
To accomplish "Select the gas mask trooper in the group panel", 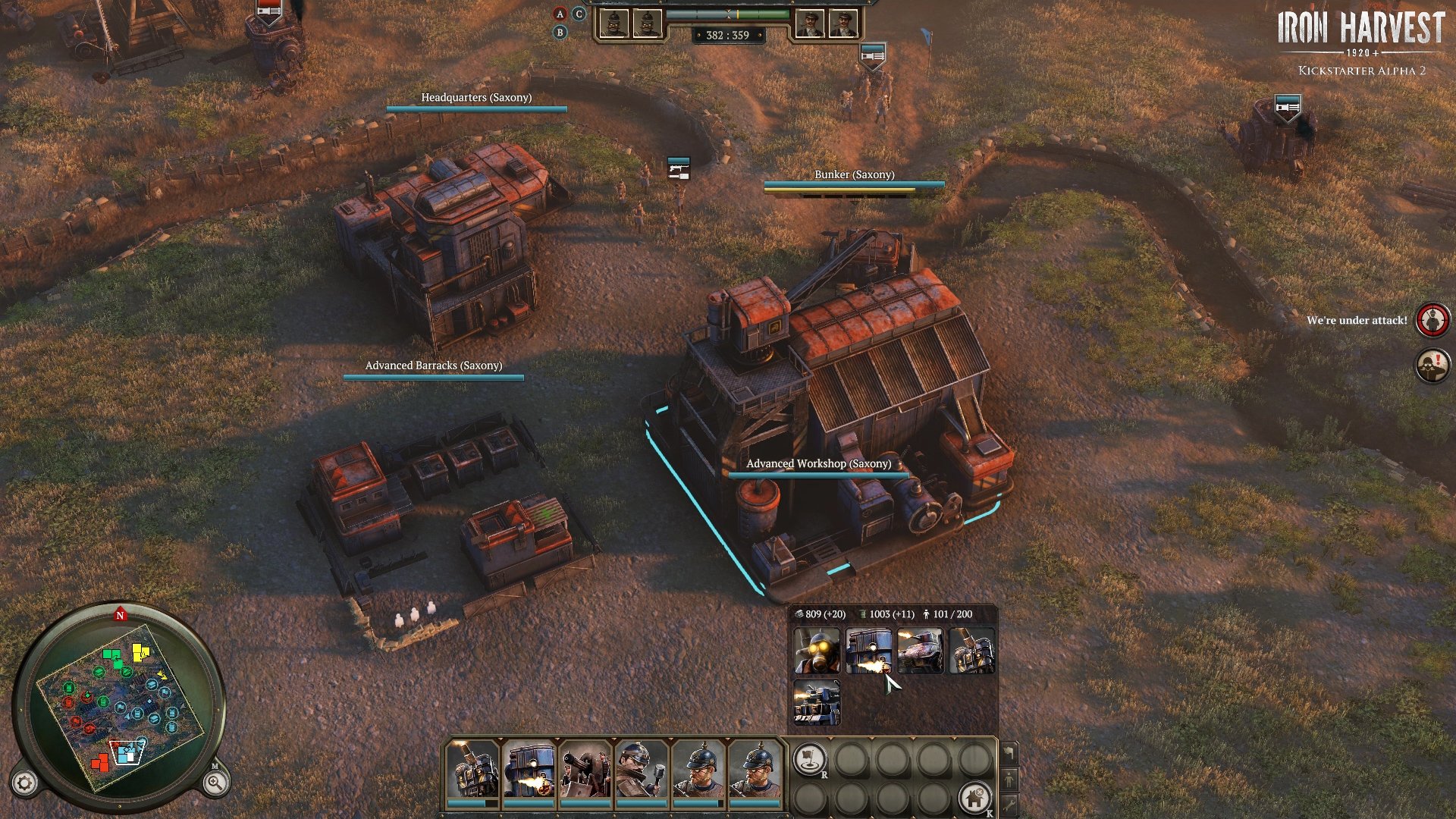I will click(x=816, y=651).
